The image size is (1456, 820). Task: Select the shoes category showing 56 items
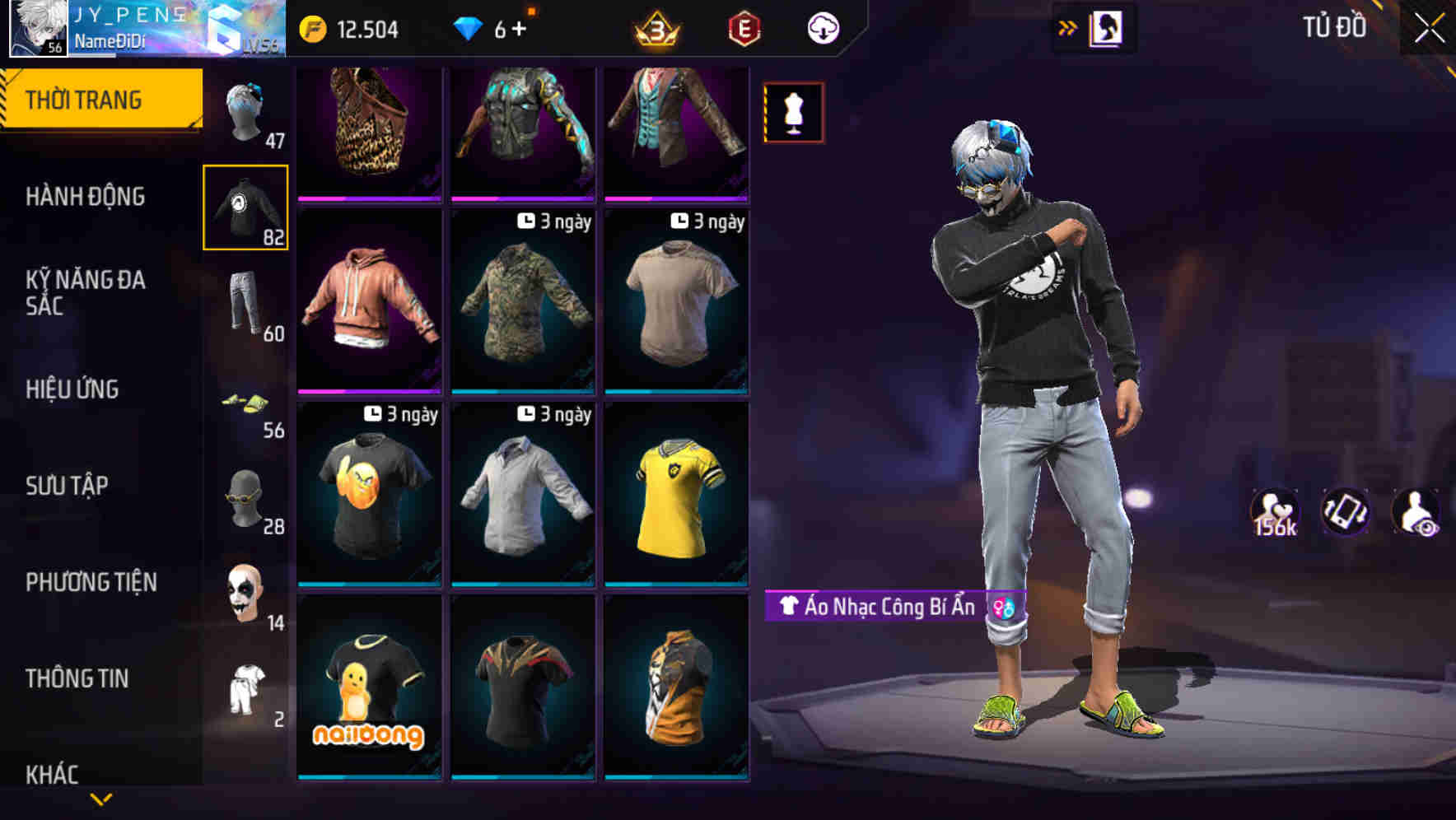pos(248,403)
